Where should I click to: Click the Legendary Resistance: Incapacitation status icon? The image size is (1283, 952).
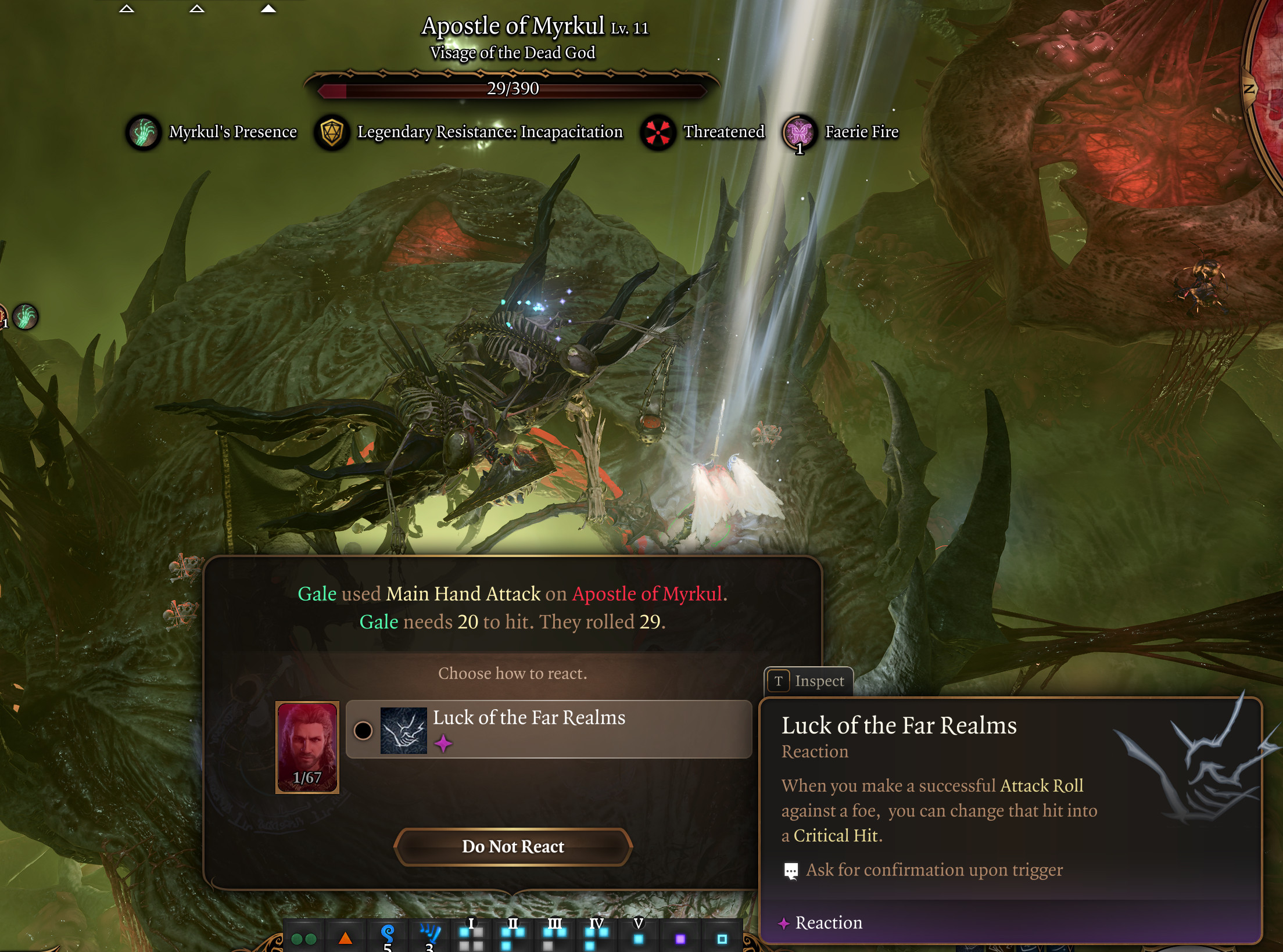coord(331,132)
